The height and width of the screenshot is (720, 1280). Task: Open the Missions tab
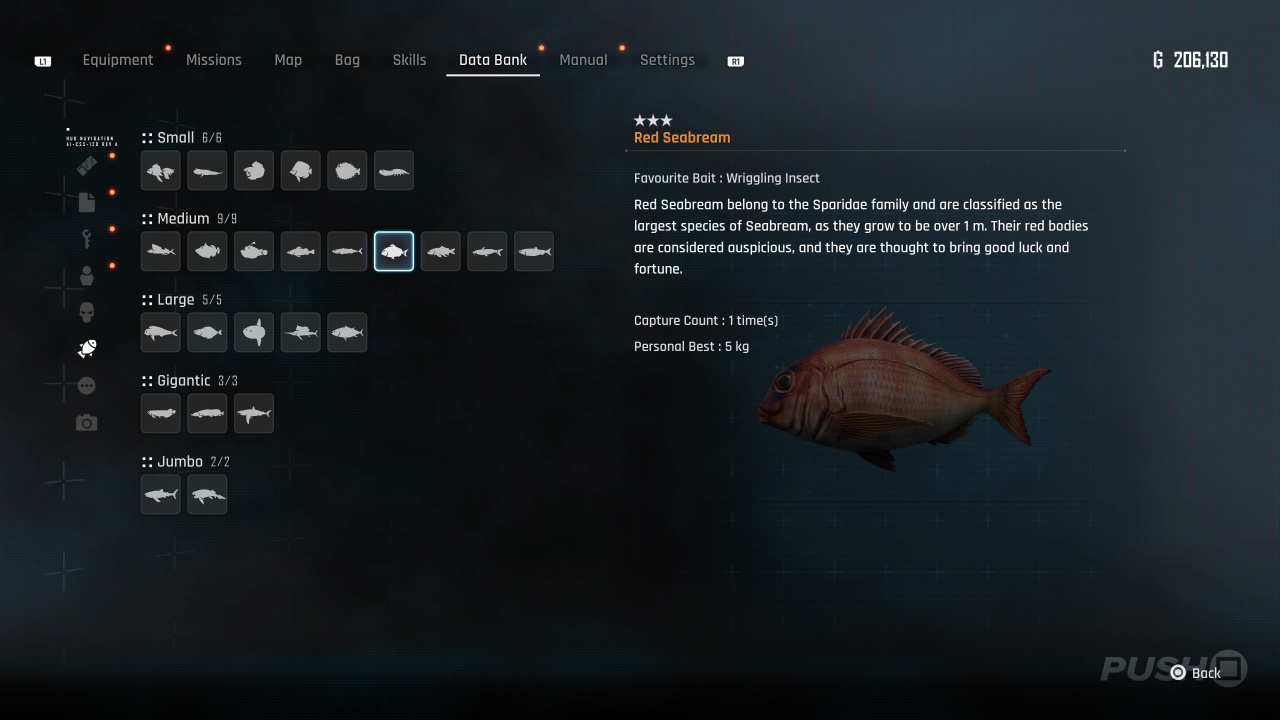coord(214,60)
